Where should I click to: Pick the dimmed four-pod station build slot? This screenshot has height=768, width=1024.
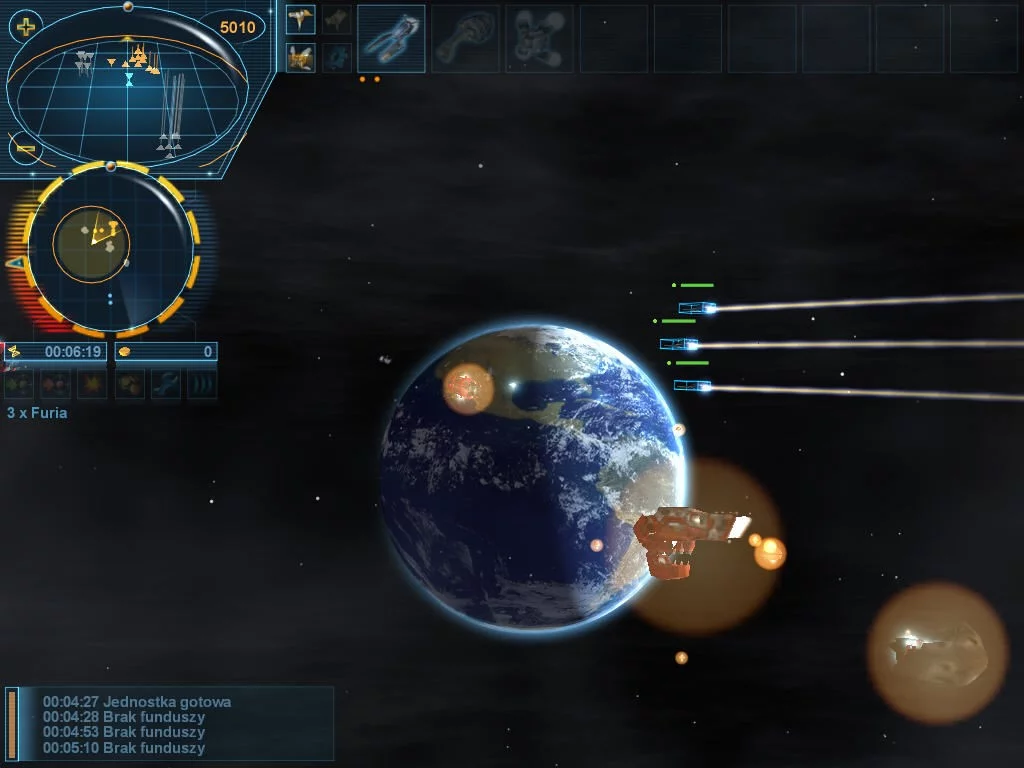tap(539, 39)
